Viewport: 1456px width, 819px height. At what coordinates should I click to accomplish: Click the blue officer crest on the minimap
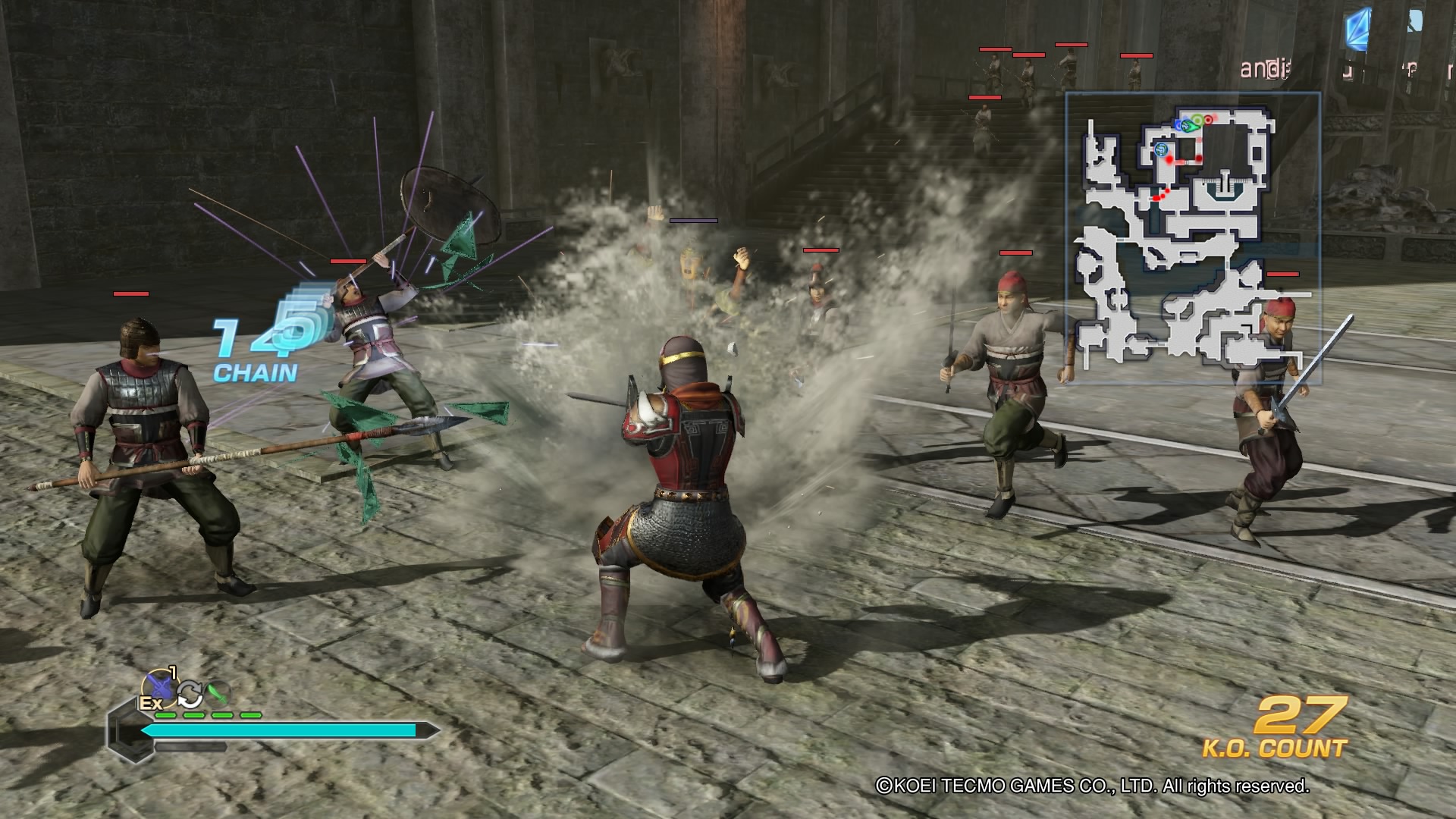[x=1162, y=149]
